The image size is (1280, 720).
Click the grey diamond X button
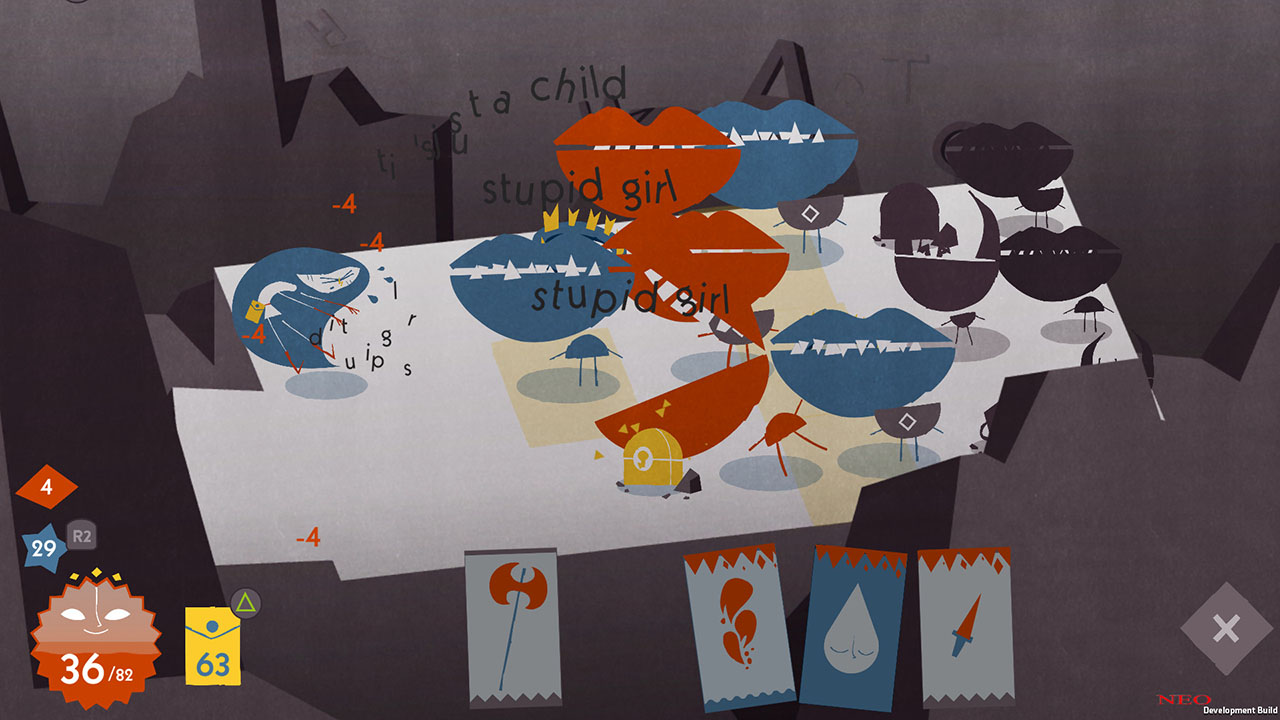(1226, 629)
